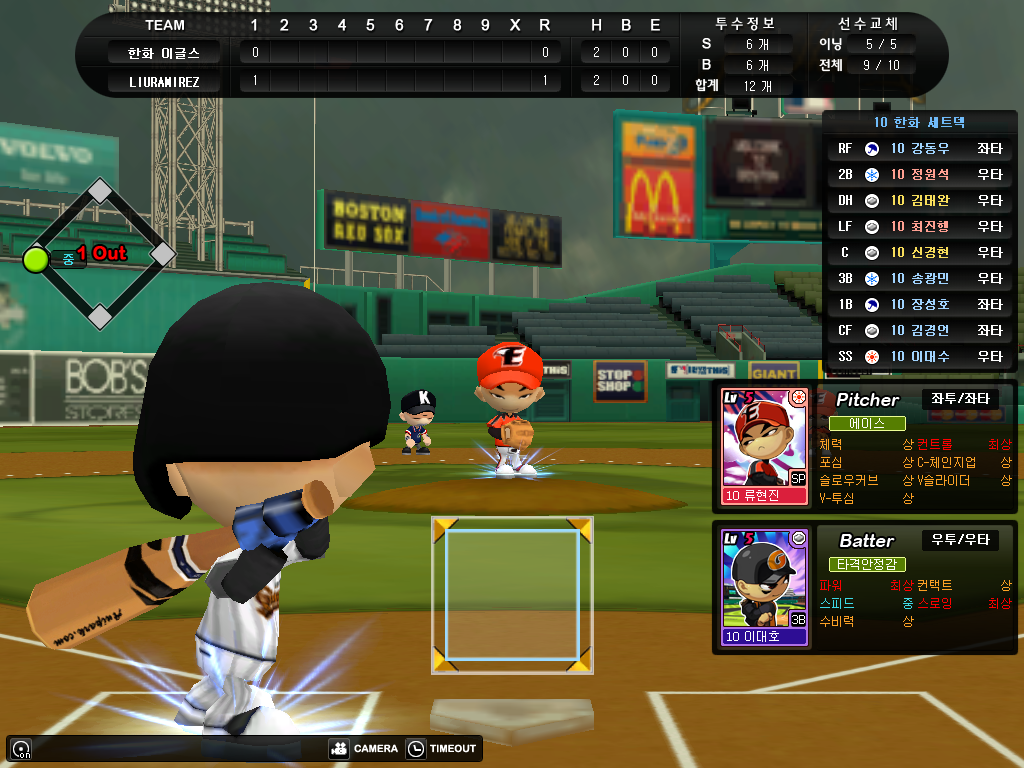Pick LF 최진행 in the lineup list
The width and height of the screenshot is (1024, 768).
[x=920, y=227]
